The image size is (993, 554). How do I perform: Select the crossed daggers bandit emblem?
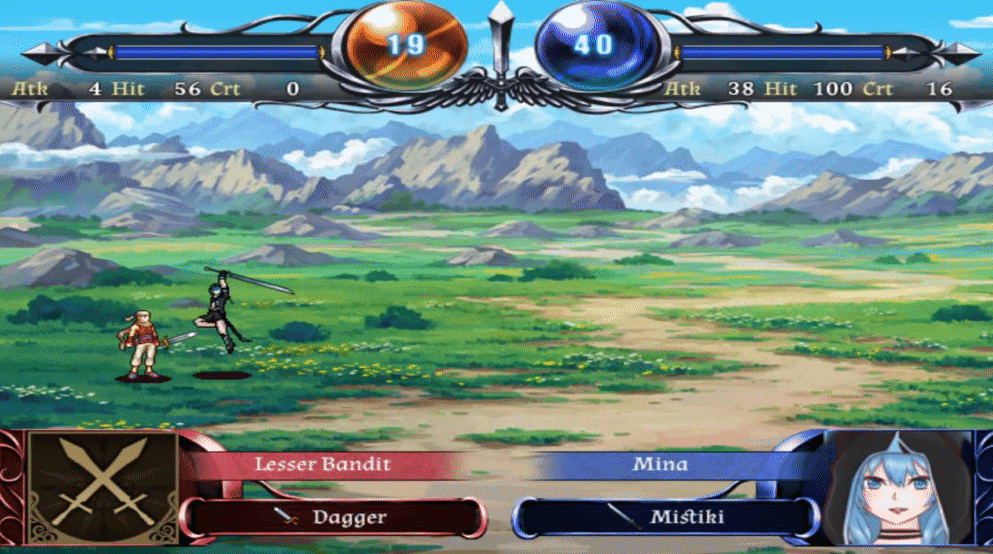103,487
